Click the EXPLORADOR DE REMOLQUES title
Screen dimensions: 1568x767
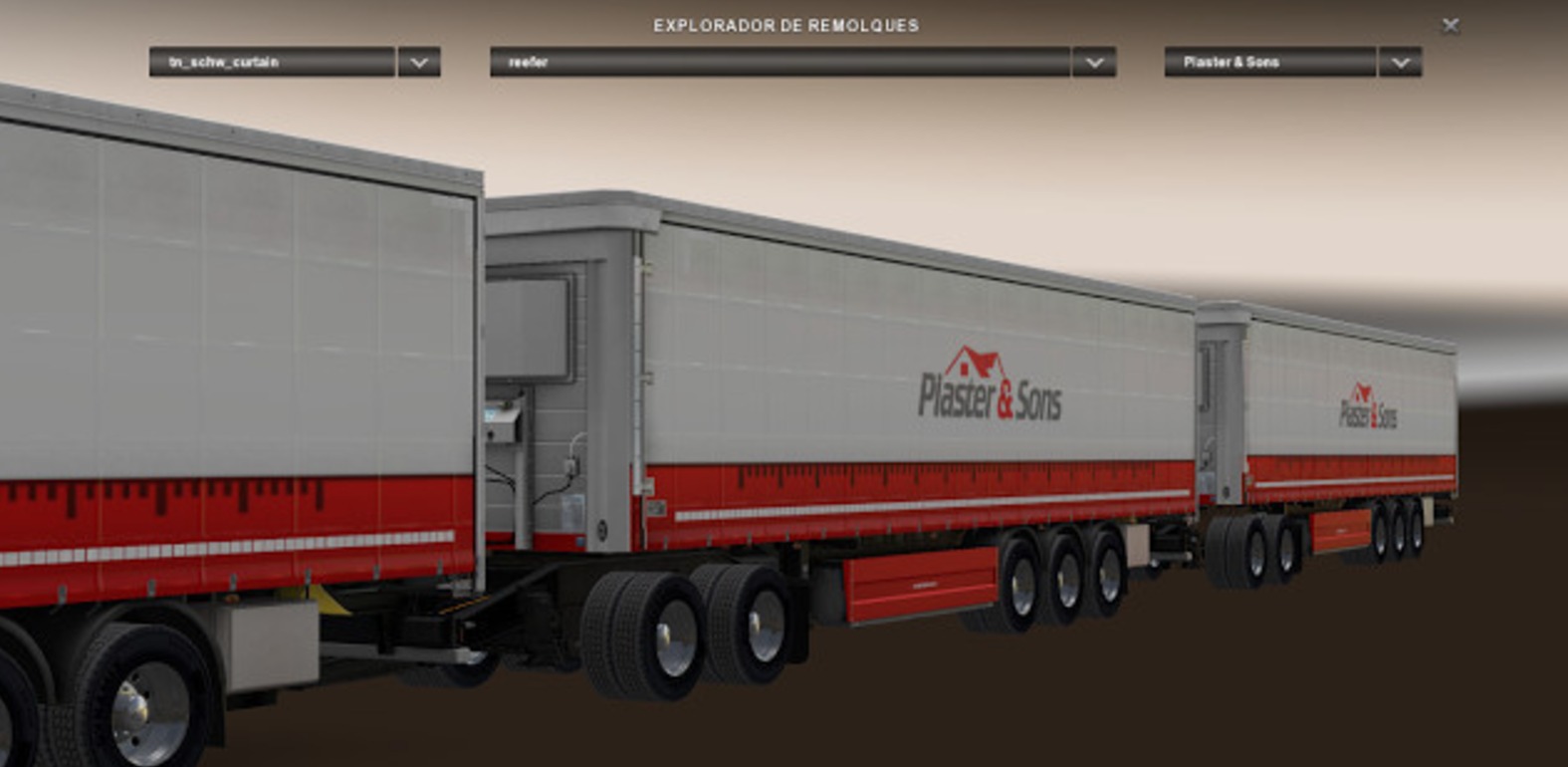point(787,24)
